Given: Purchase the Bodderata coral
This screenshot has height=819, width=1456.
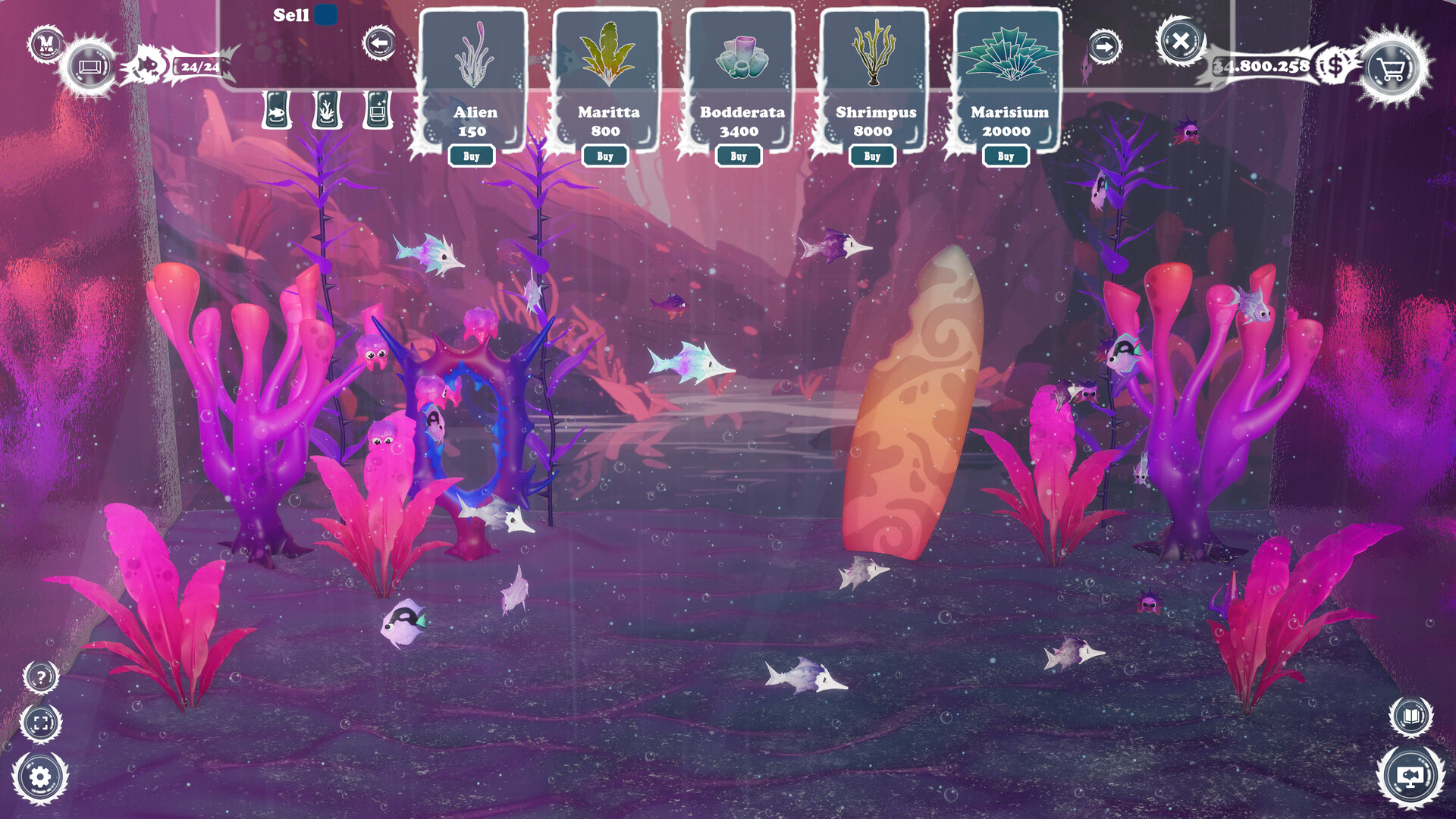Looking at the screenshot, I should click(739, 156).
